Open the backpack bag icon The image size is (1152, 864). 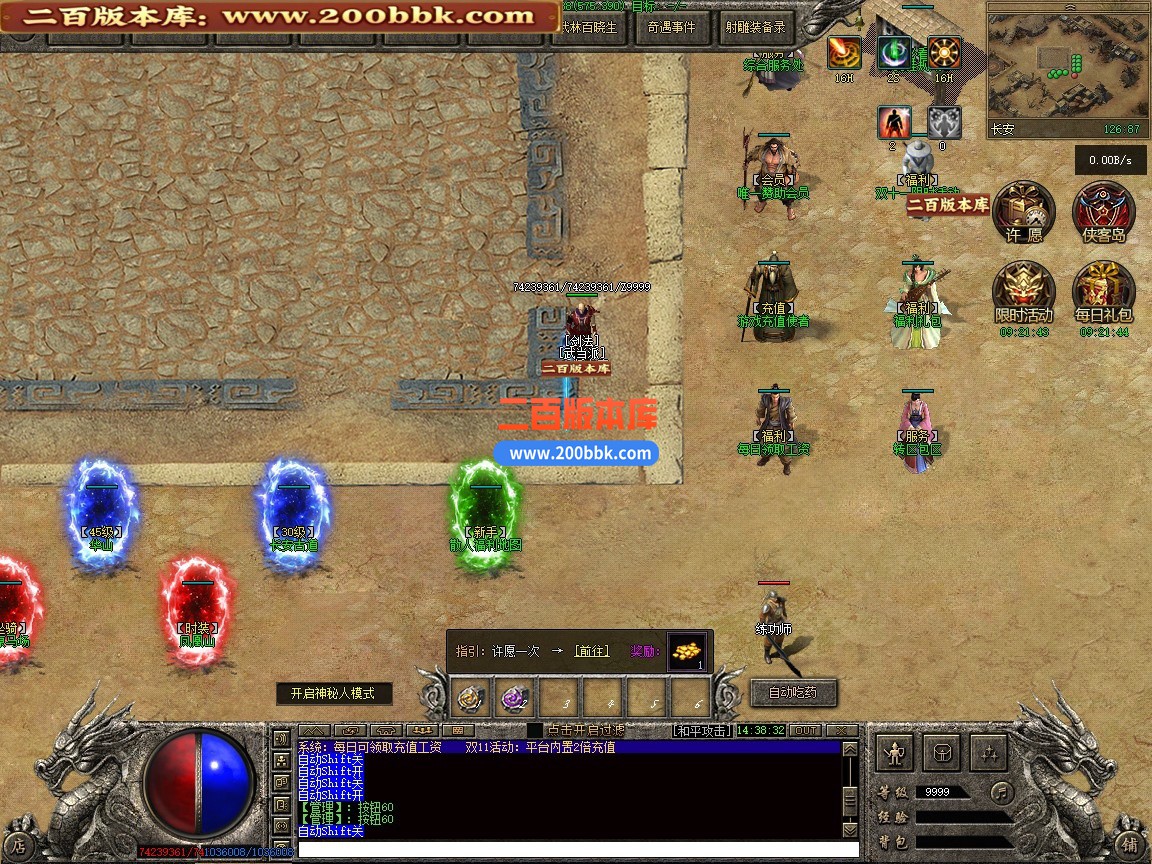click(942, 752)
